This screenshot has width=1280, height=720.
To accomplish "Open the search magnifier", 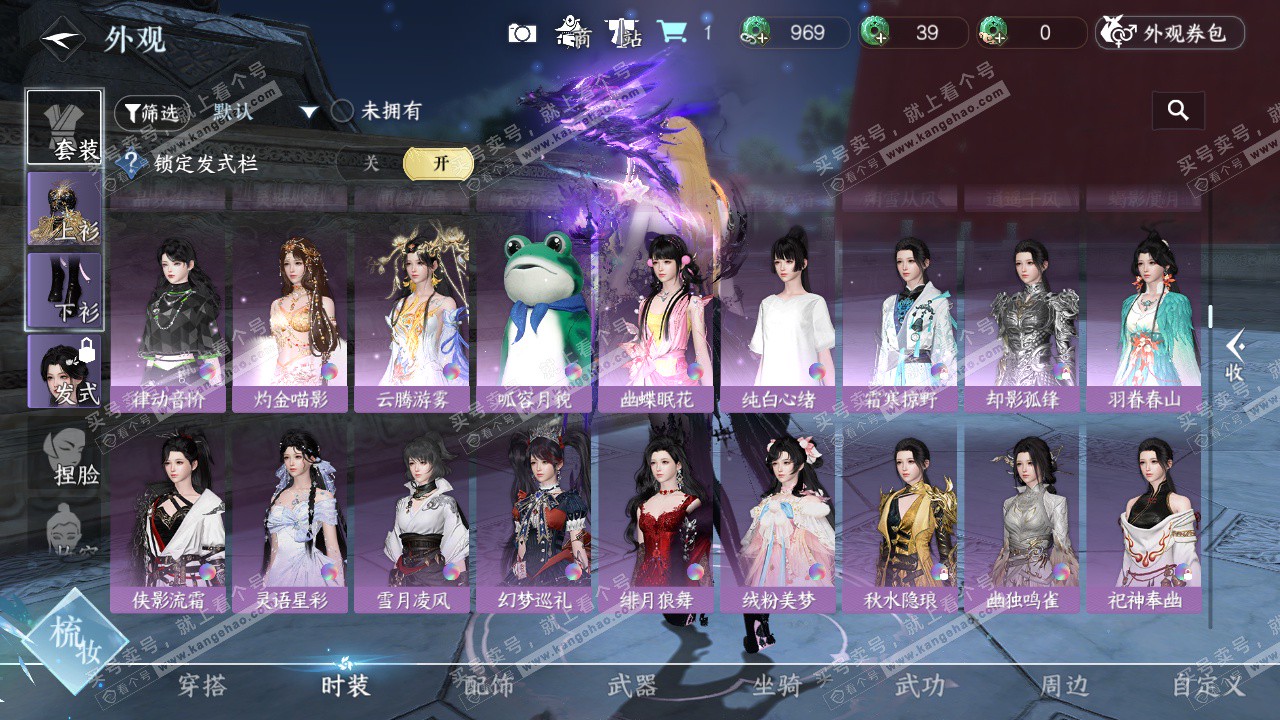I will coord(1178,111).
